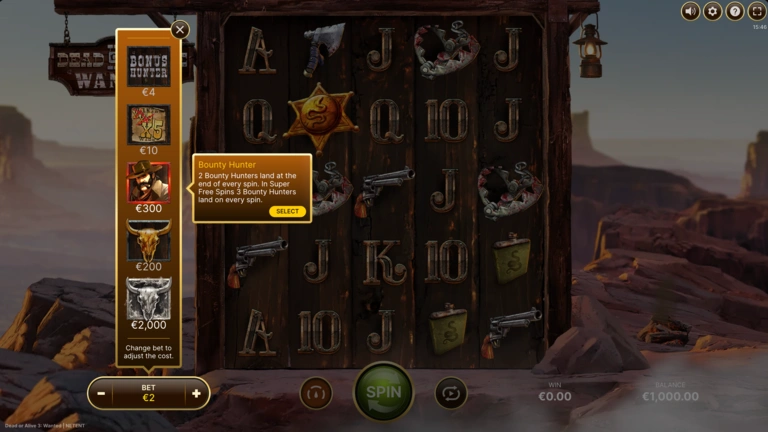Increase the bet with the plus button
Viewport: 768px width, 432px height.
coord(196,393)
